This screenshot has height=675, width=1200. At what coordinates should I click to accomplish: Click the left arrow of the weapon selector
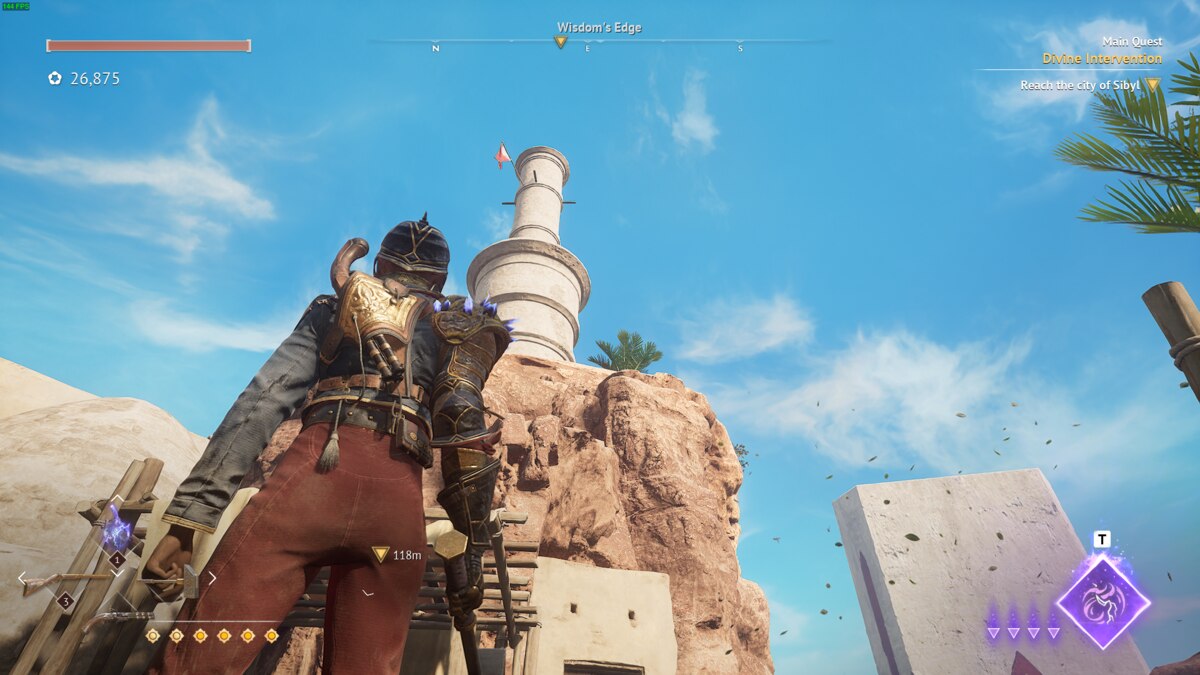tap(23, 577)
